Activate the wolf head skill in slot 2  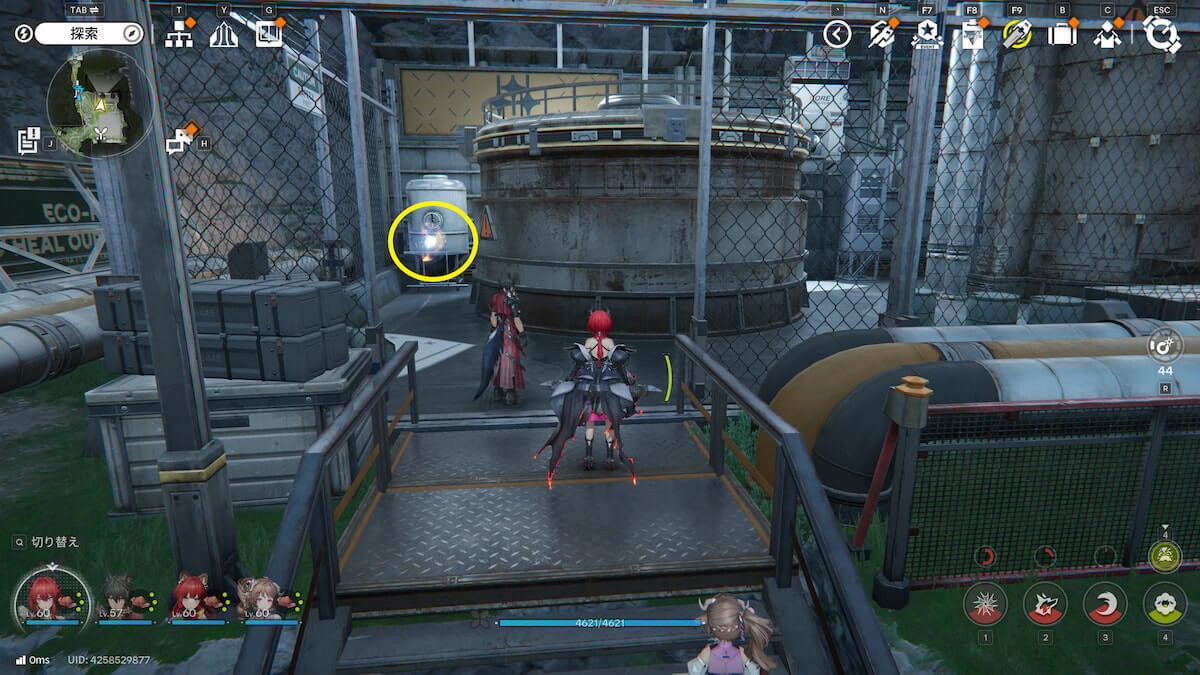pyautogui.click(x=1045, y=604)
